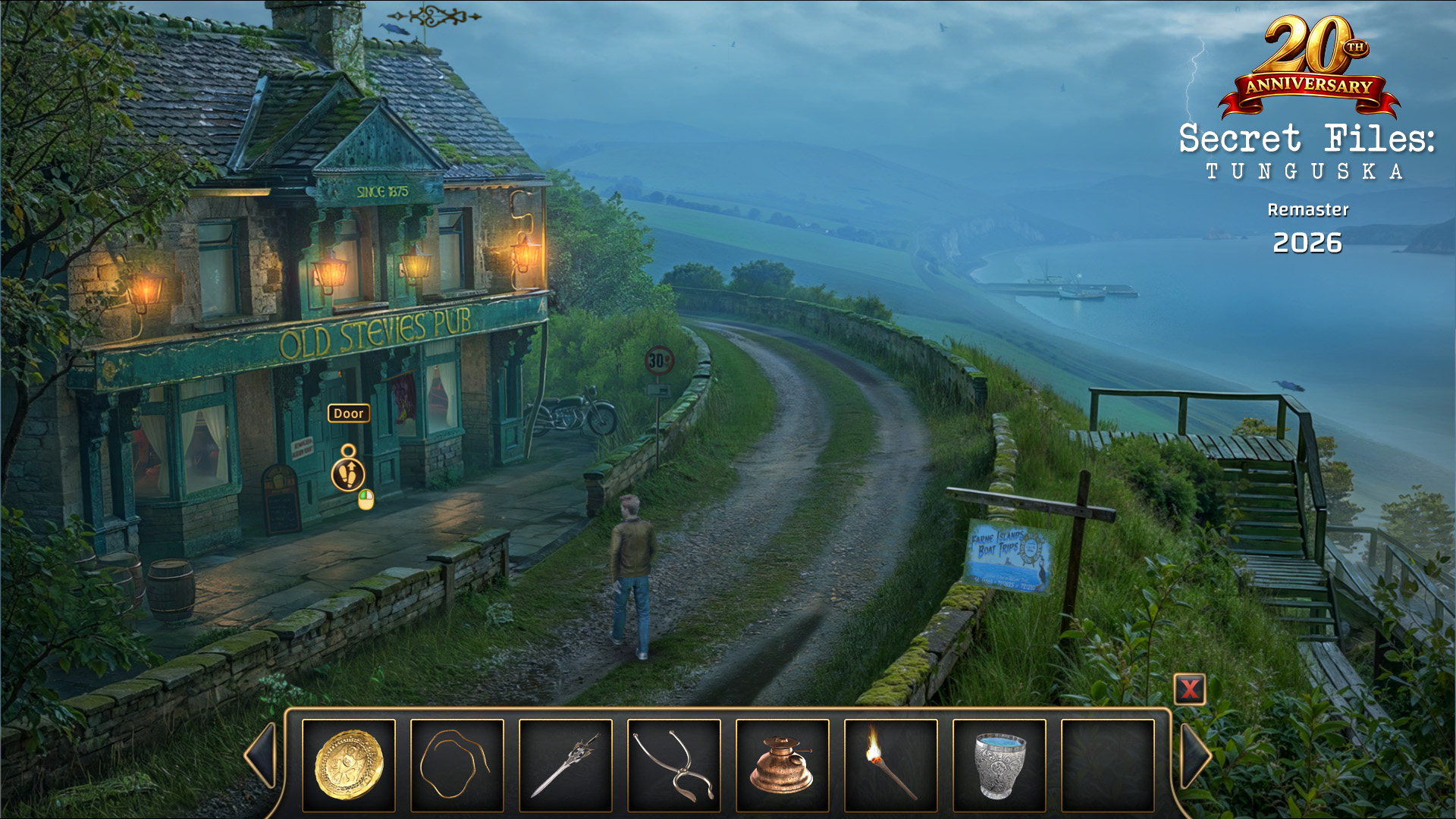This screenshot has height=819, width=1456.
Task: Select the gold coin in inventory
Action: (x=349, y=764)
